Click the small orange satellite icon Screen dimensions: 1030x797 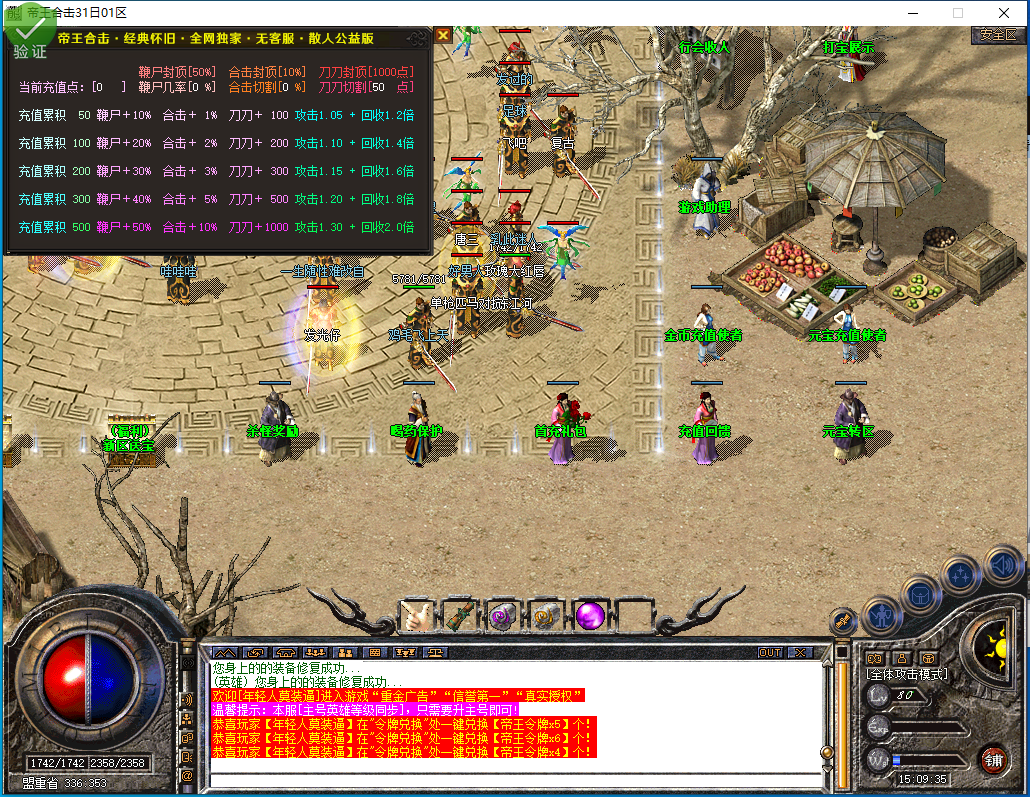(x=842, y=620)
